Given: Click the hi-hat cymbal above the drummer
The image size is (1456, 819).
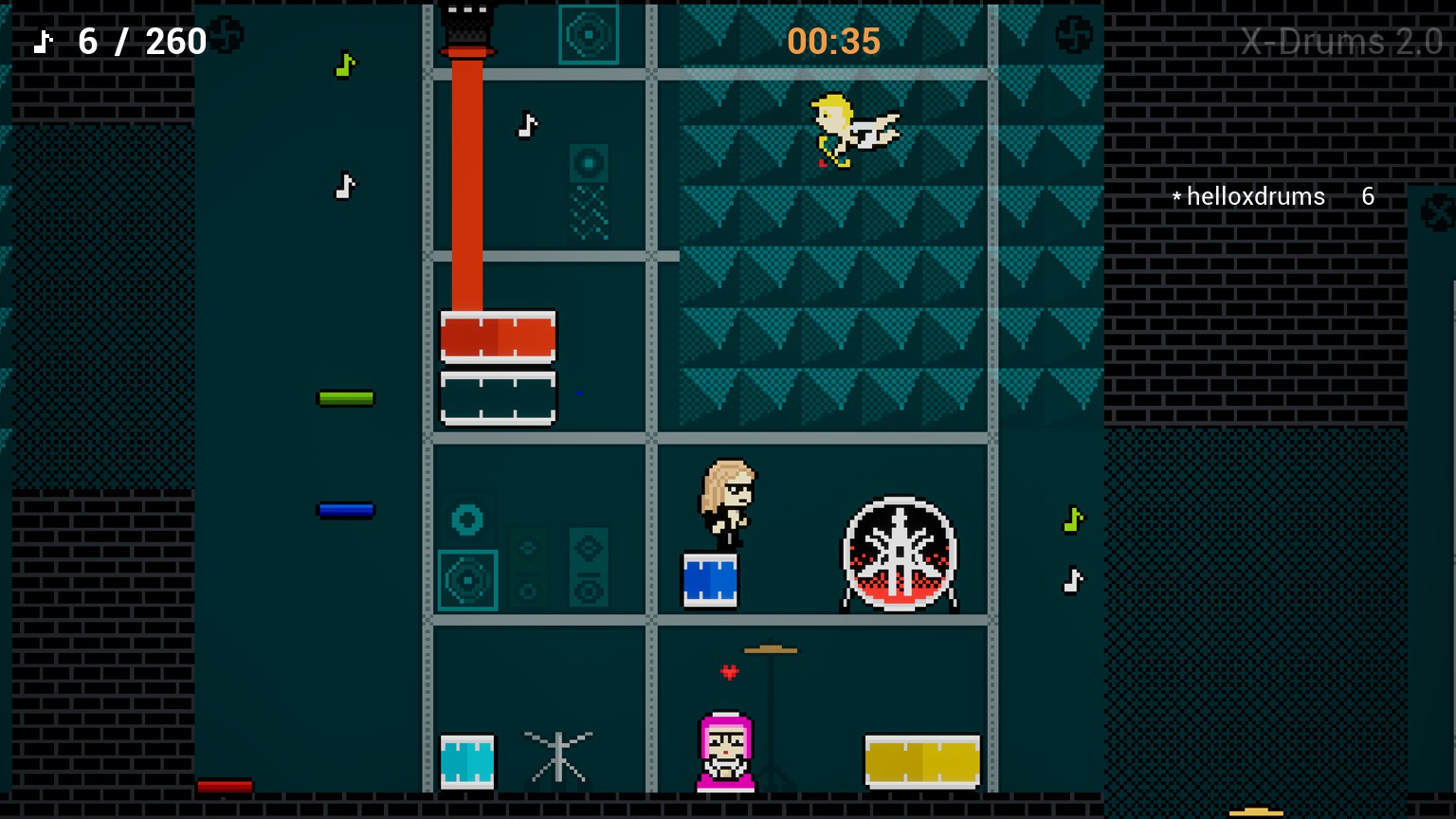Looking at the screenshot, I should pyautogui.click(x=771, y=648).
